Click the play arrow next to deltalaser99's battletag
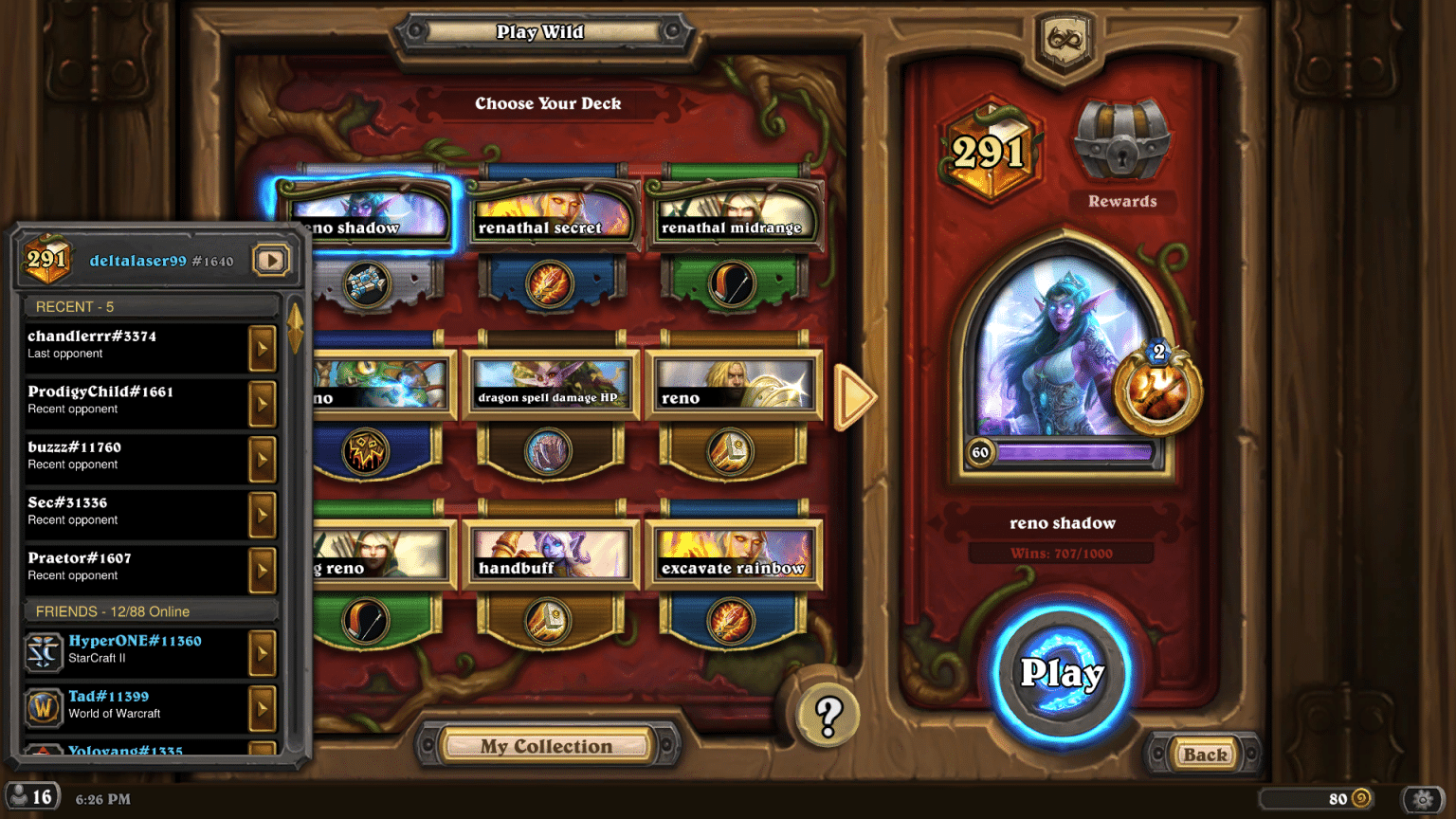 (271, 259)
